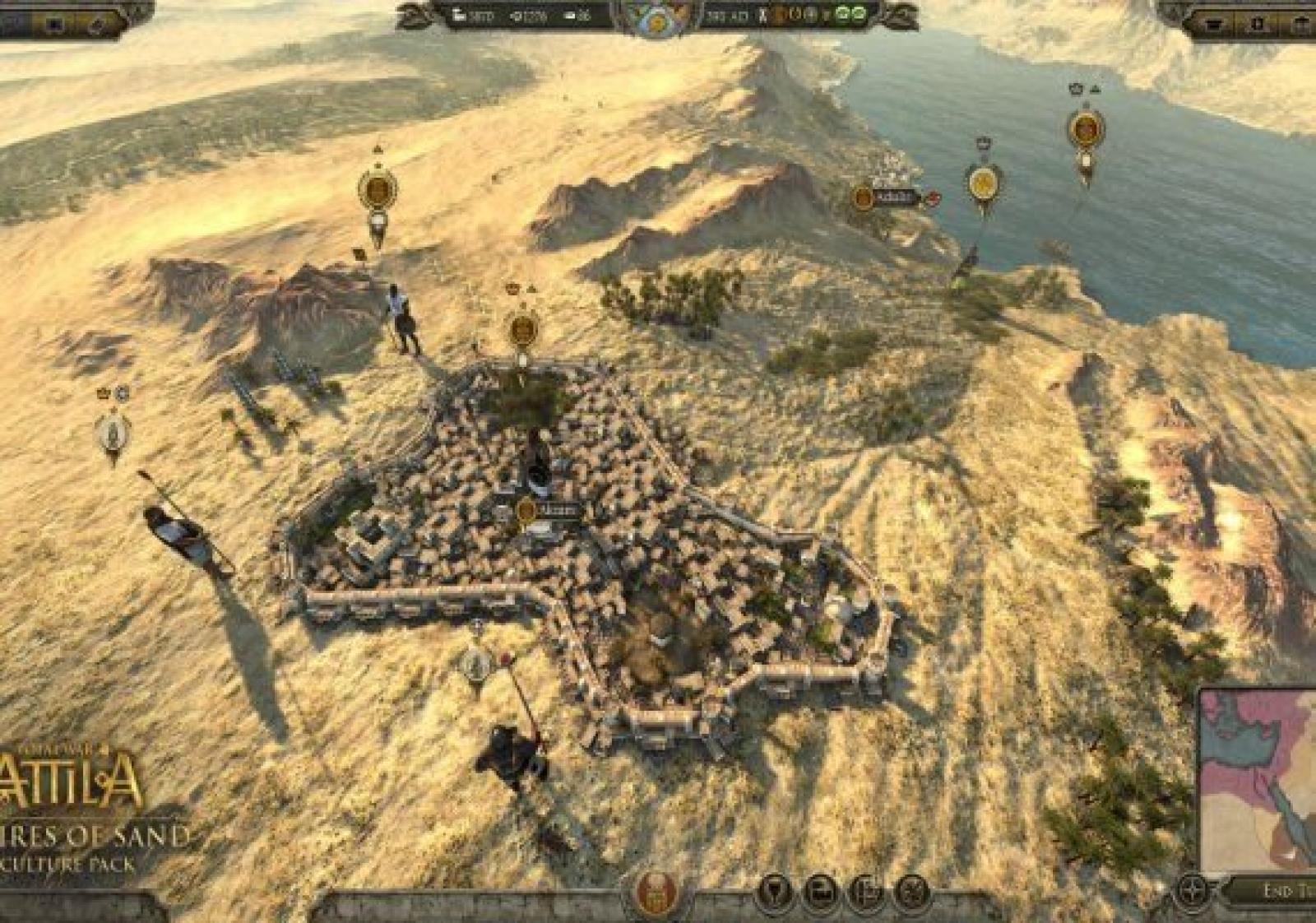Select the rightmost army banner over the water

1086,130
